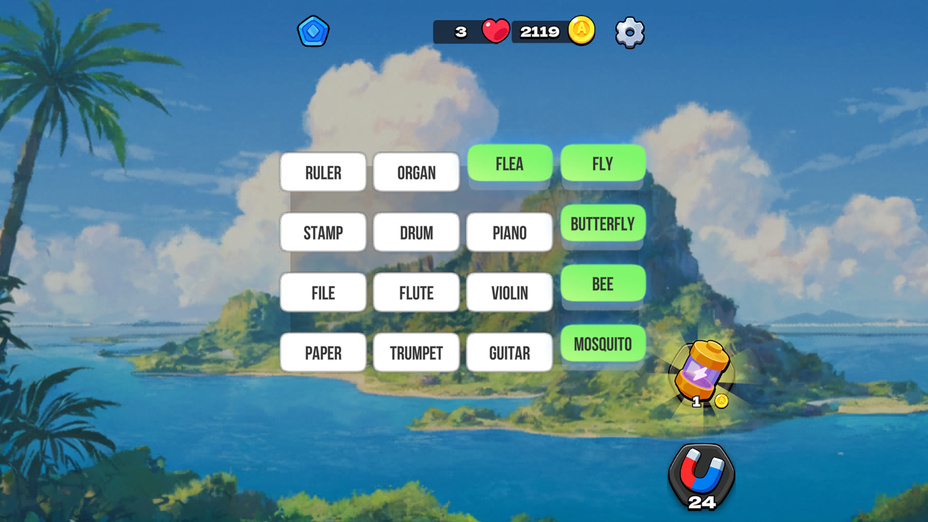Viewport: 928px width, 522px height.
Task: Open the gear settings menu
Action: tap(629, 32)
